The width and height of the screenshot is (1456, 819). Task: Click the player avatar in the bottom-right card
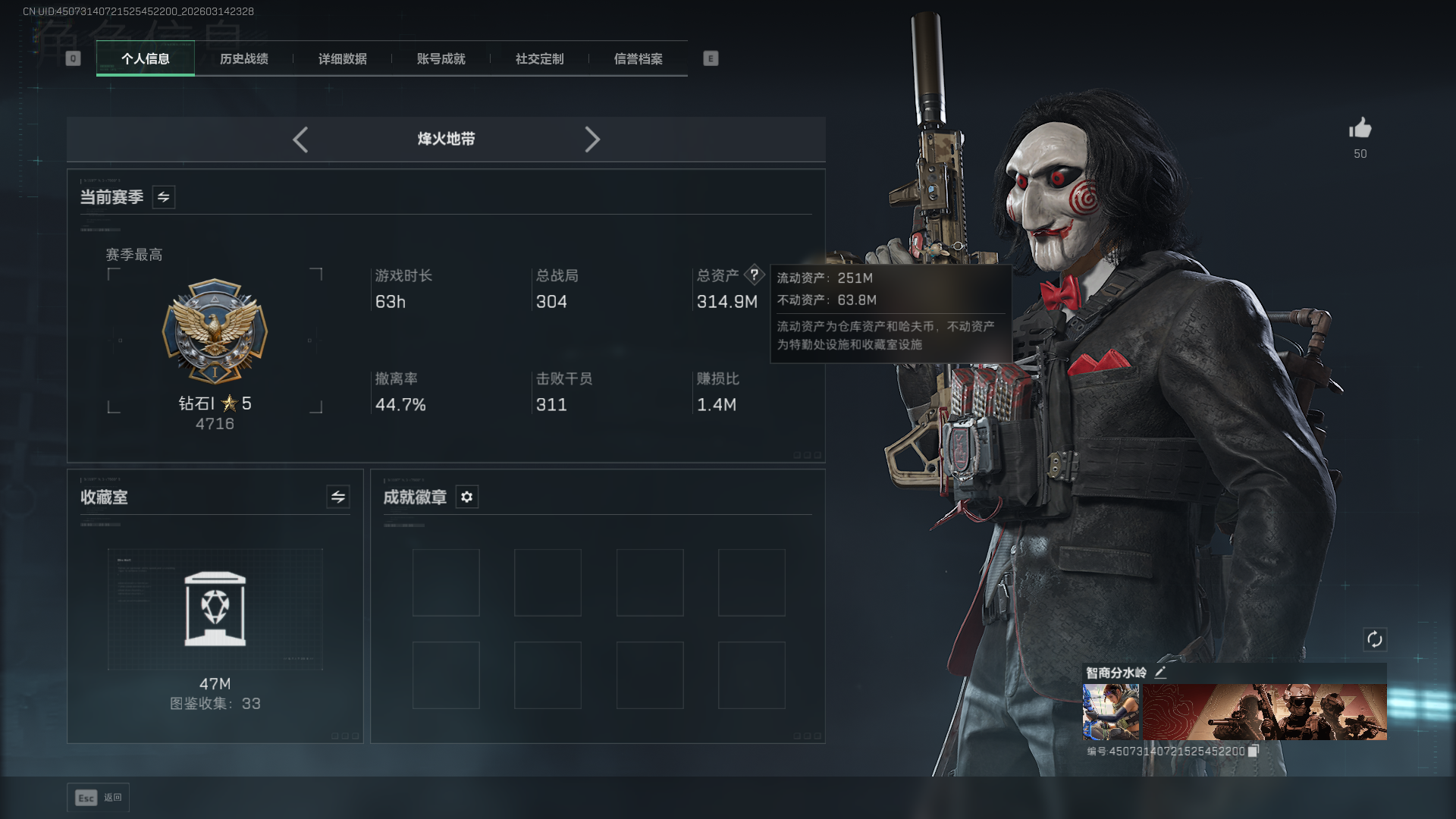pos(1109,711)
